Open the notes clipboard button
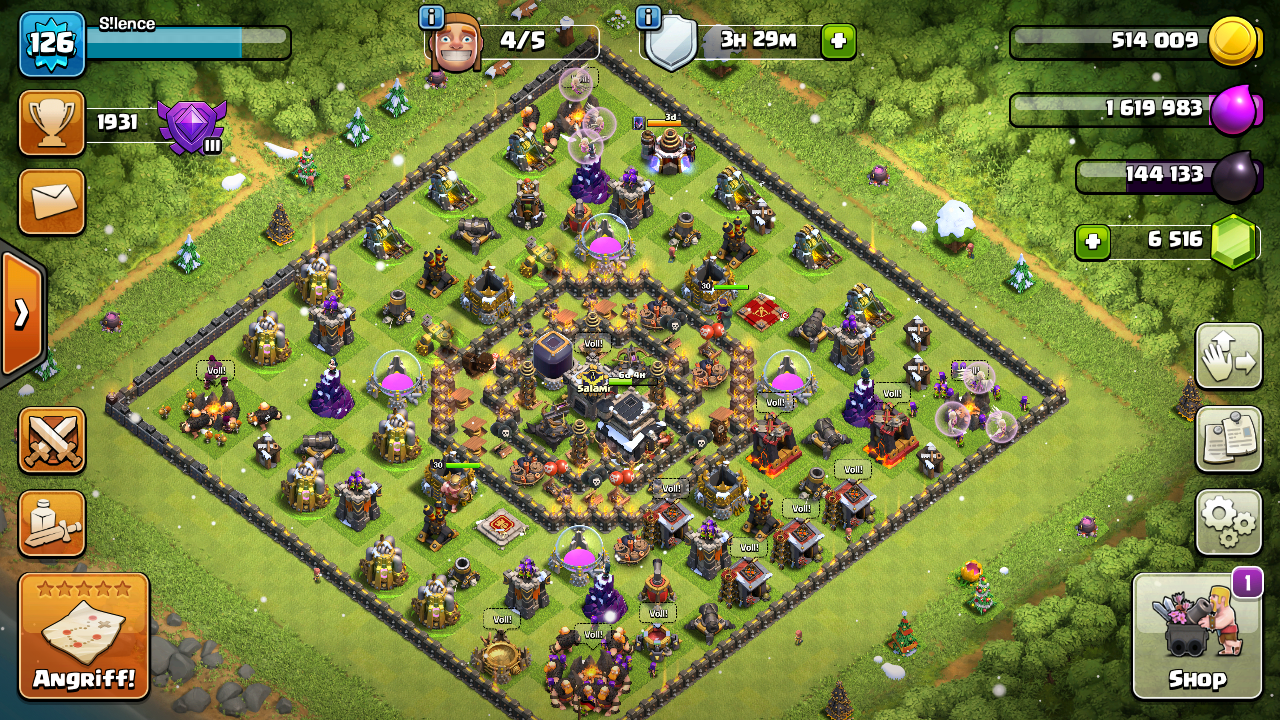The width and height of the screenshot is (1280, 720). pos(1228,439)
